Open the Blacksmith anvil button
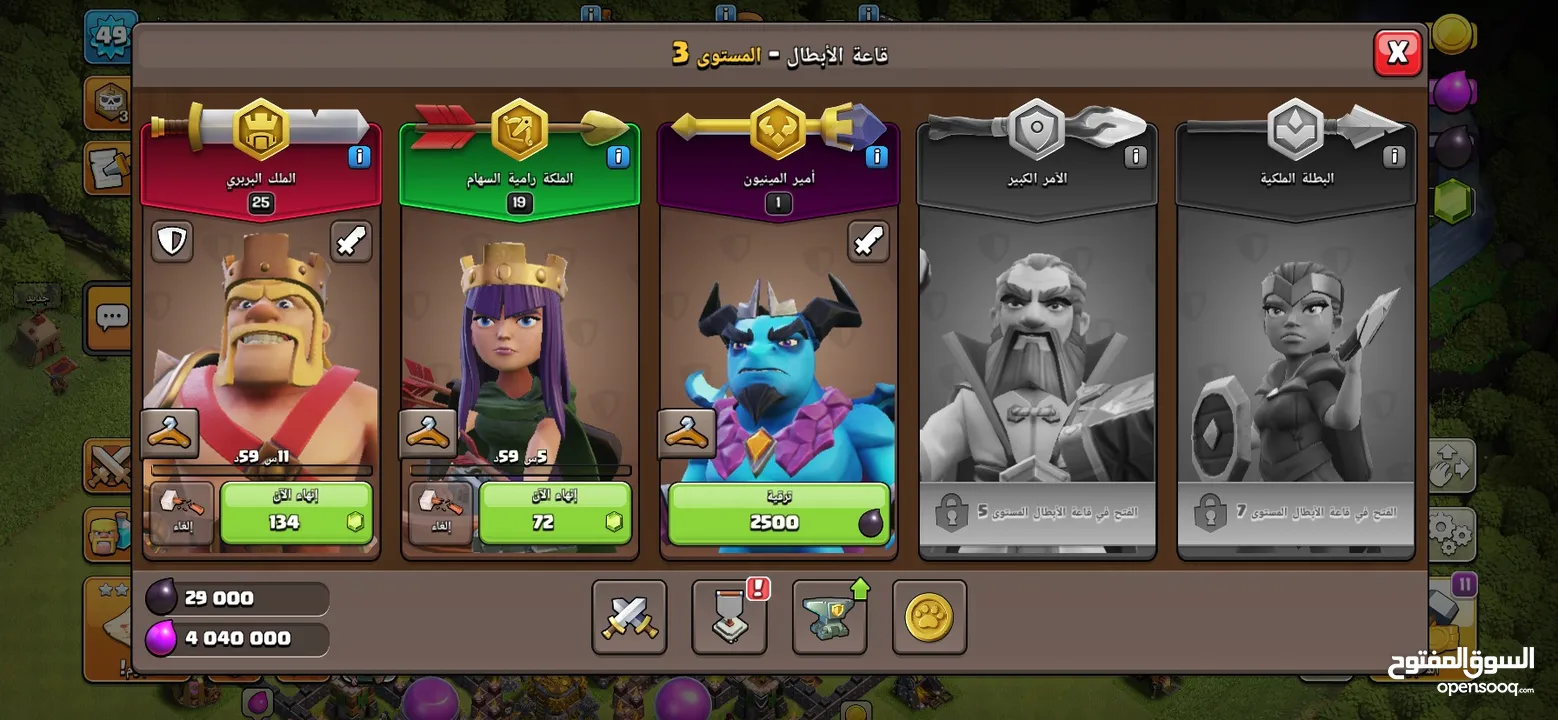The image size is (1558, 720). tap(829, 617)
